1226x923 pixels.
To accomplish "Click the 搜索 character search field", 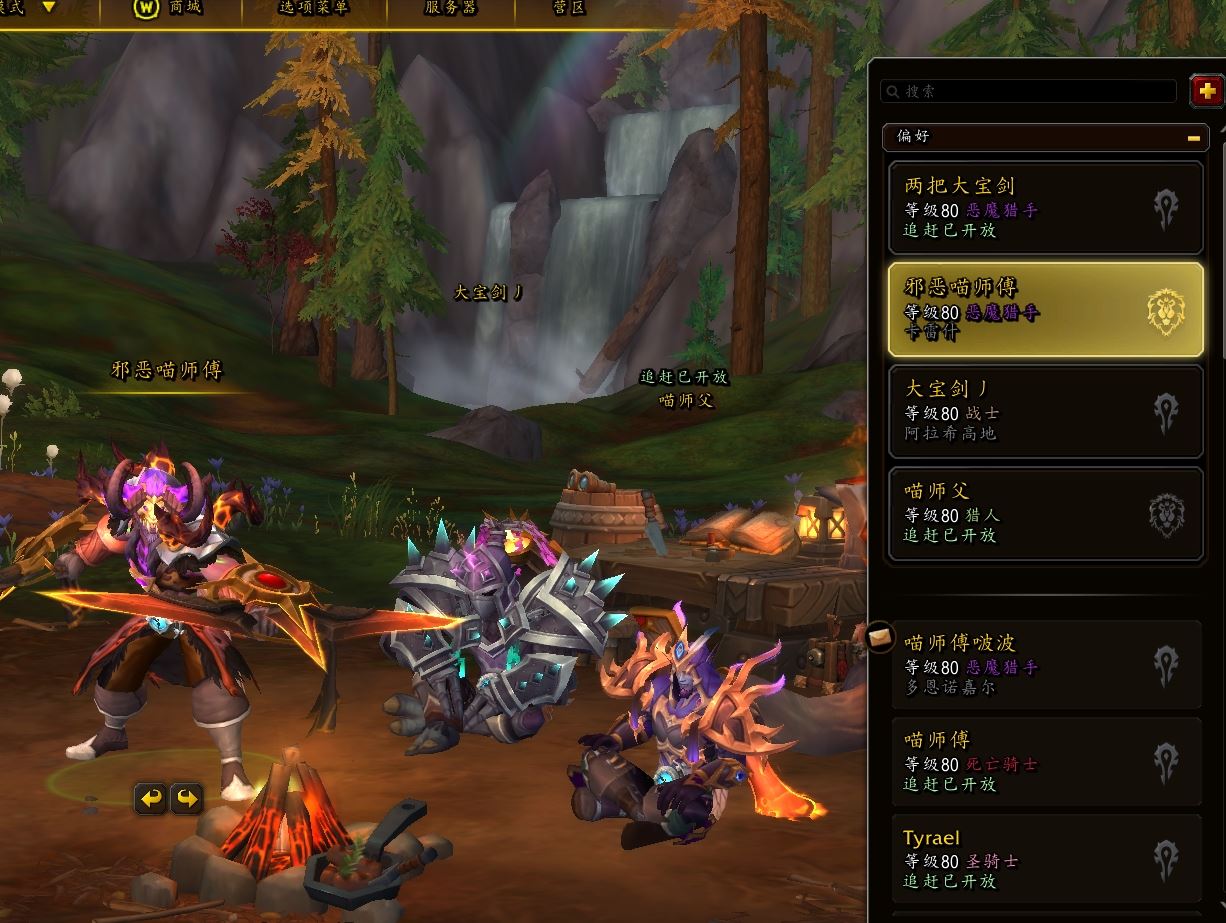I will [1028, 91].
